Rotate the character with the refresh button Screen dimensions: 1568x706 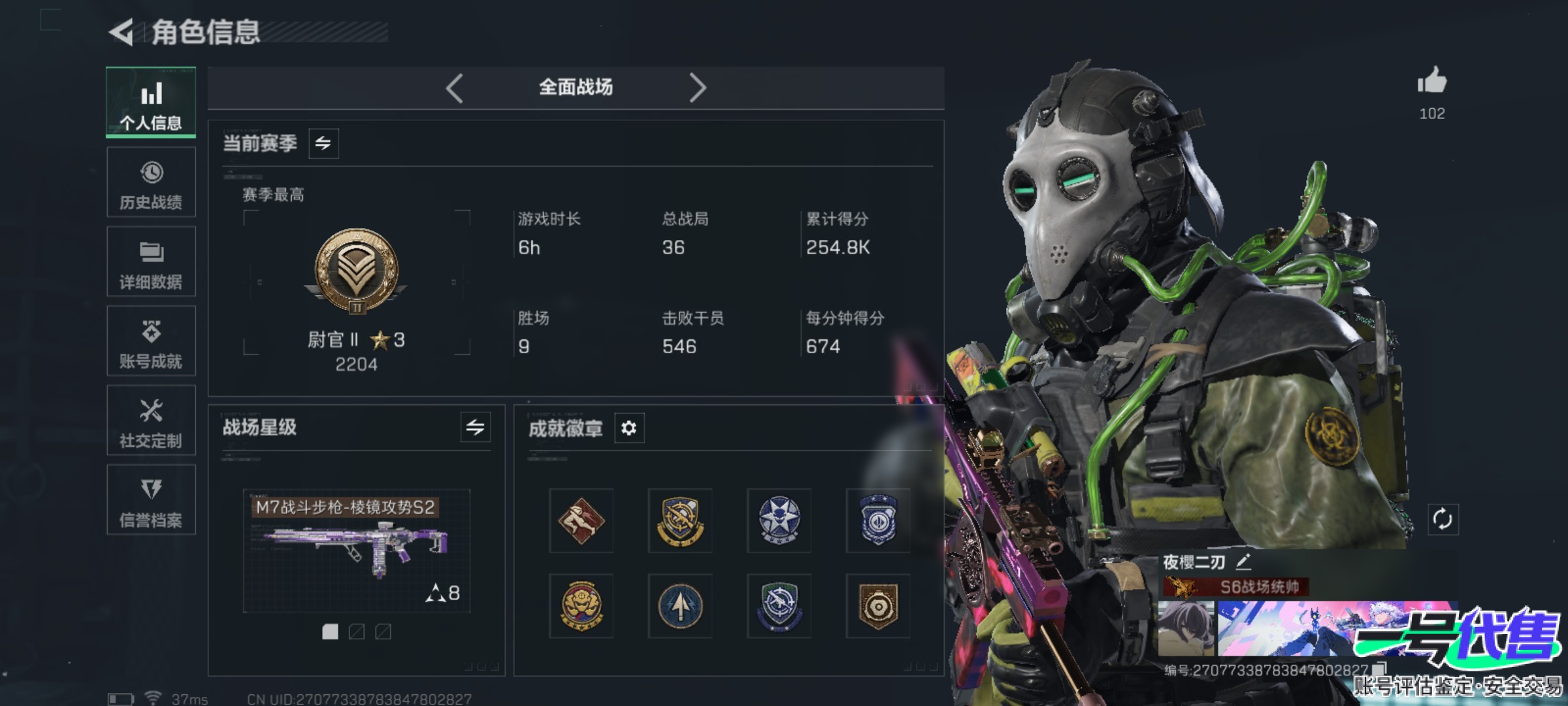pyautogui.click(x=1443, y=520)
